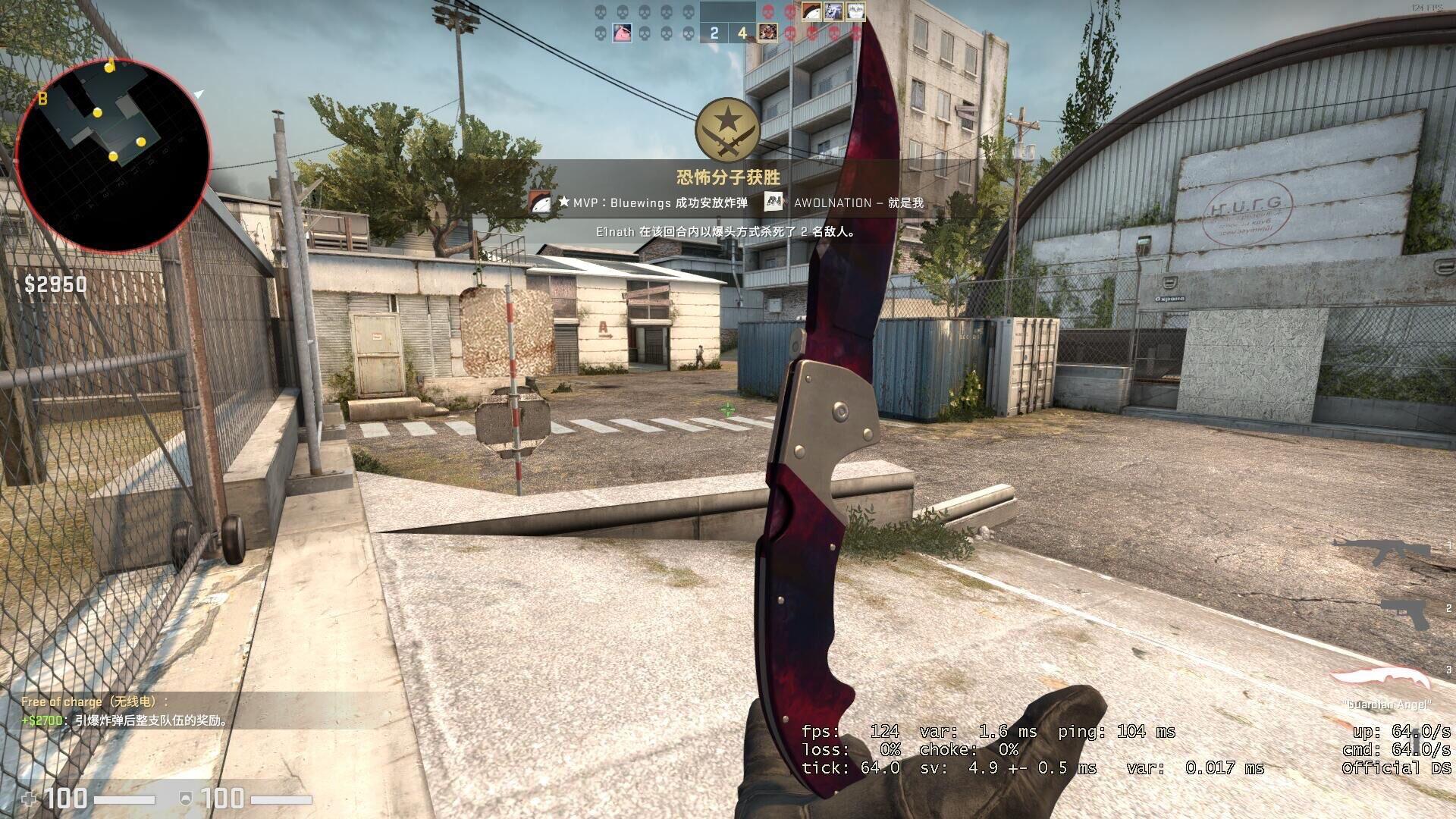Toggle a red terrorist skull marker
The width and height of the screenshot is (1456, 819).
coord(768,11)
